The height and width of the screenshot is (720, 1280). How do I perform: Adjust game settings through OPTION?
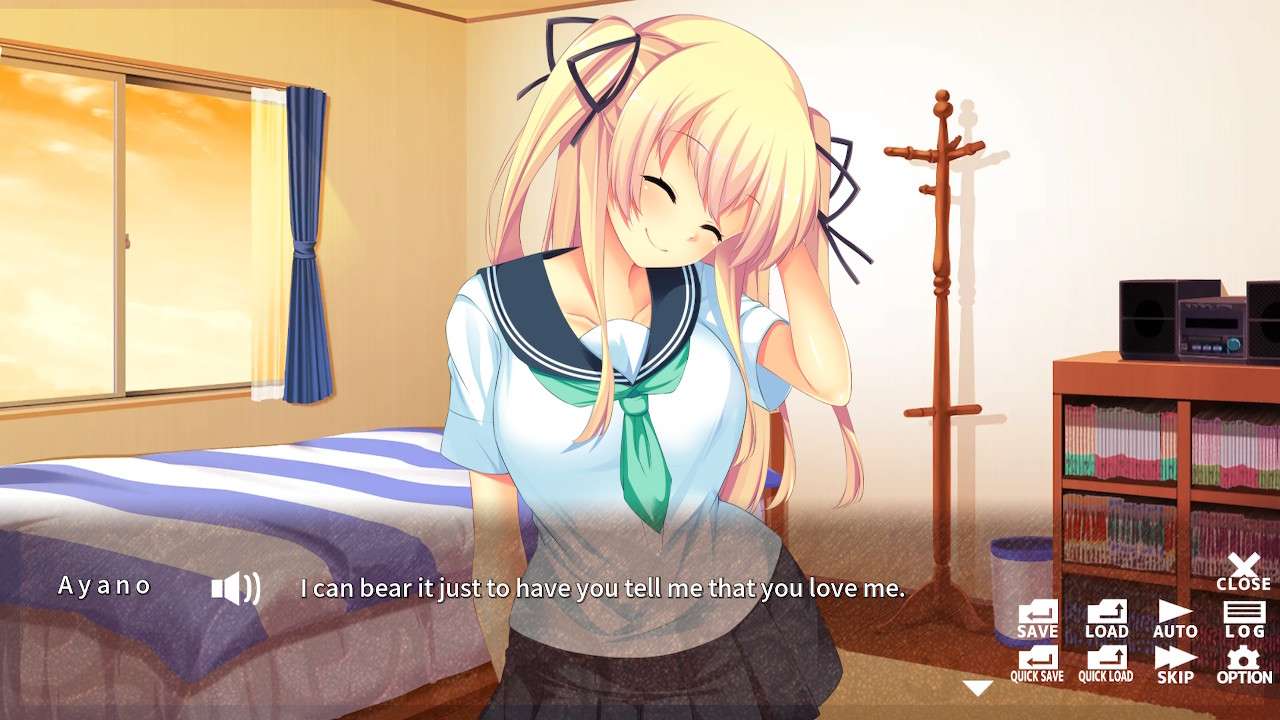click(x=1243, y=662)
